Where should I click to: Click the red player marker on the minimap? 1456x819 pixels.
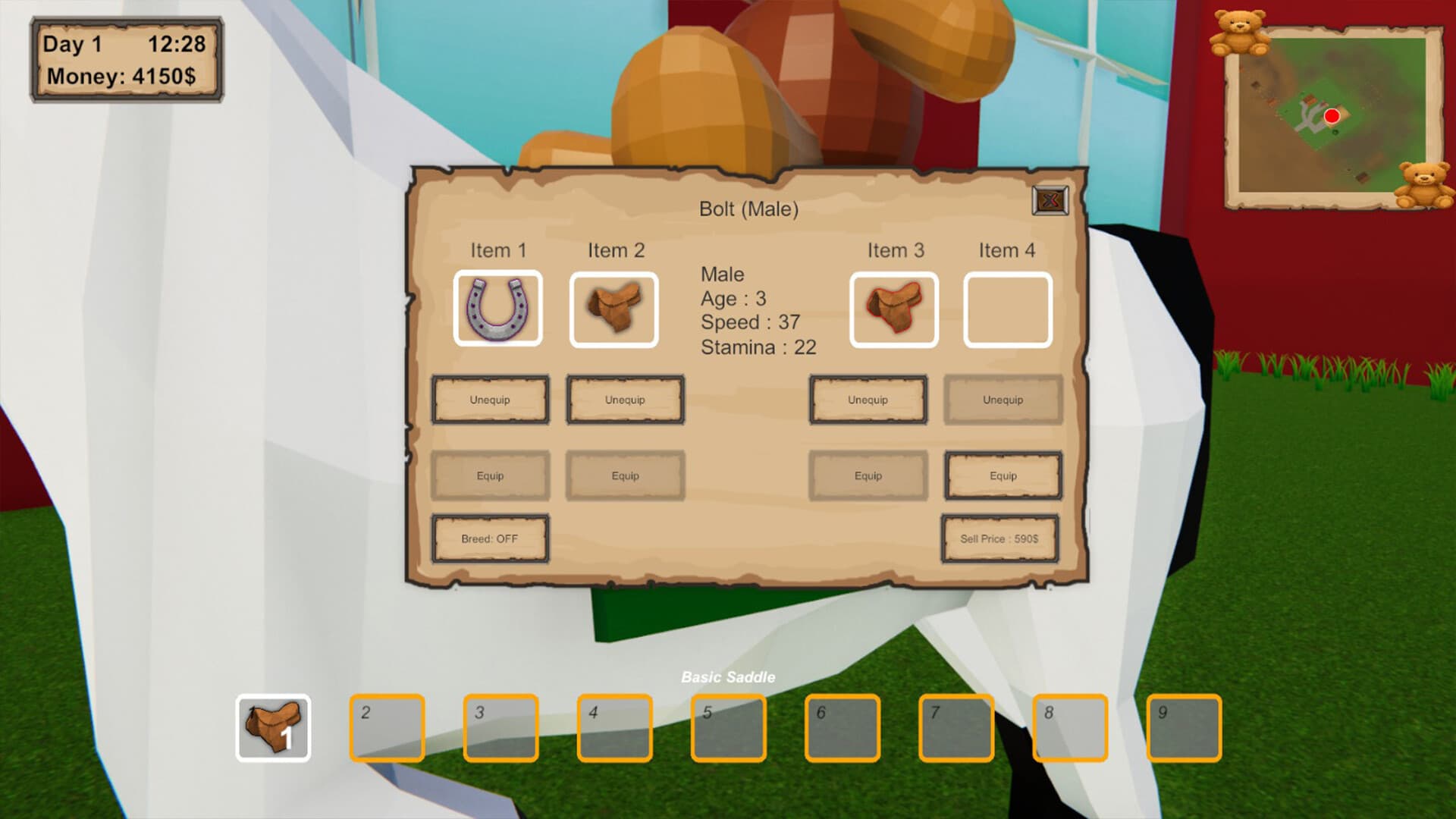(x=1332, y=116)
